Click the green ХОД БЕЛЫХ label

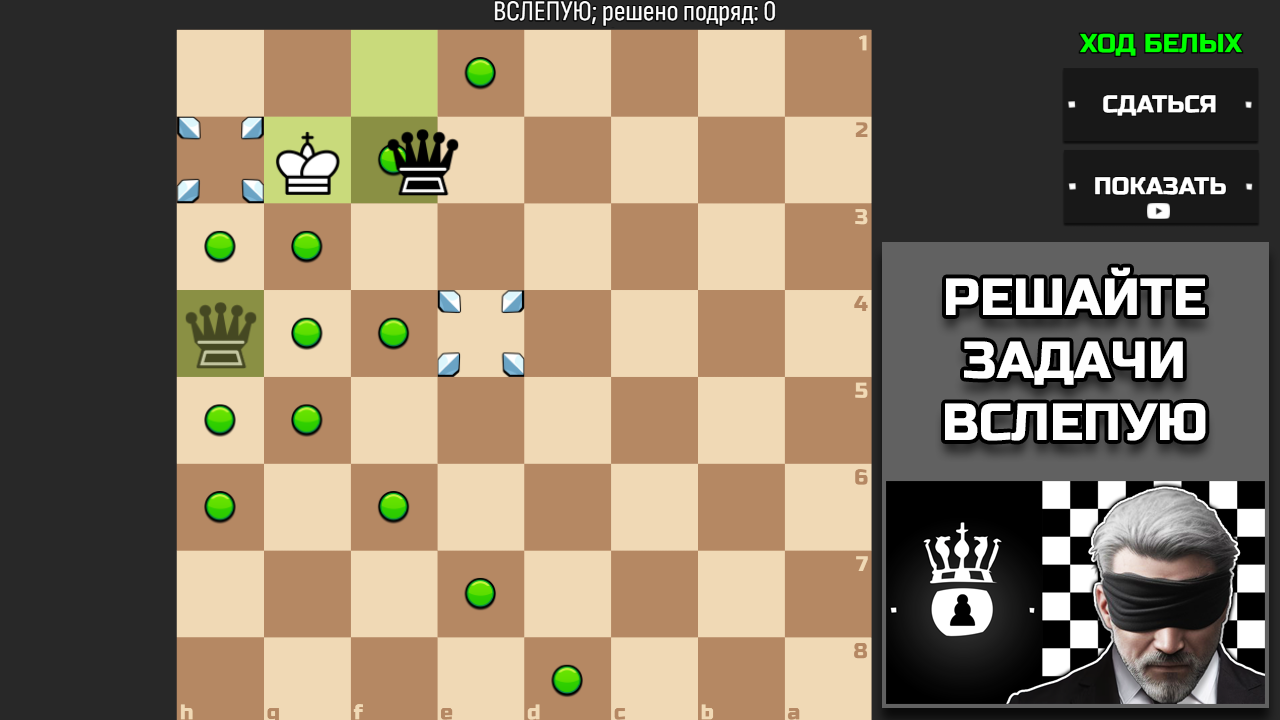tap(1160, 44)
